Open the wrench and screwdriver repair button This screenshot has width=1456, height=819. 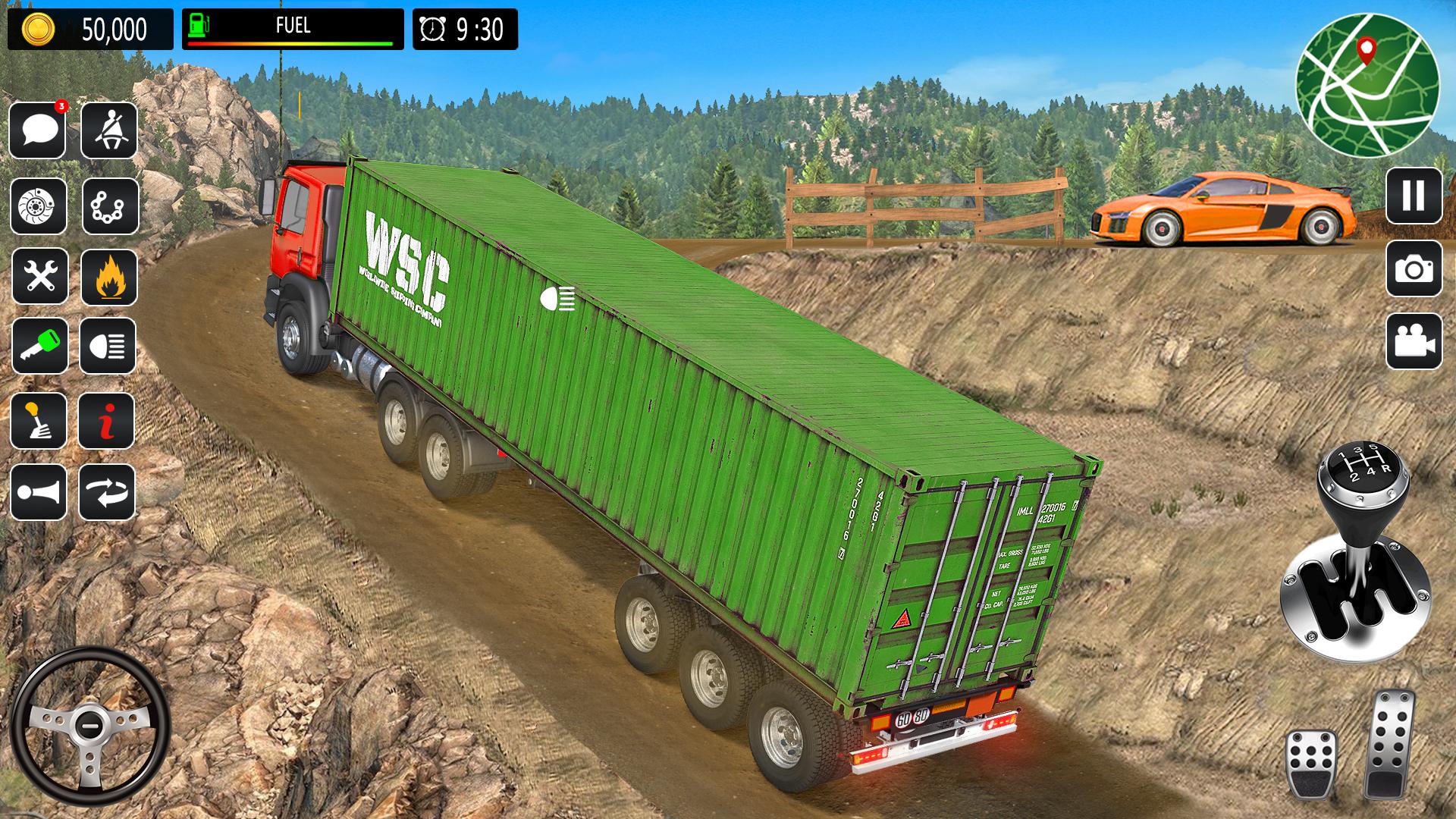pyautogui.click(x=39, y=275)
